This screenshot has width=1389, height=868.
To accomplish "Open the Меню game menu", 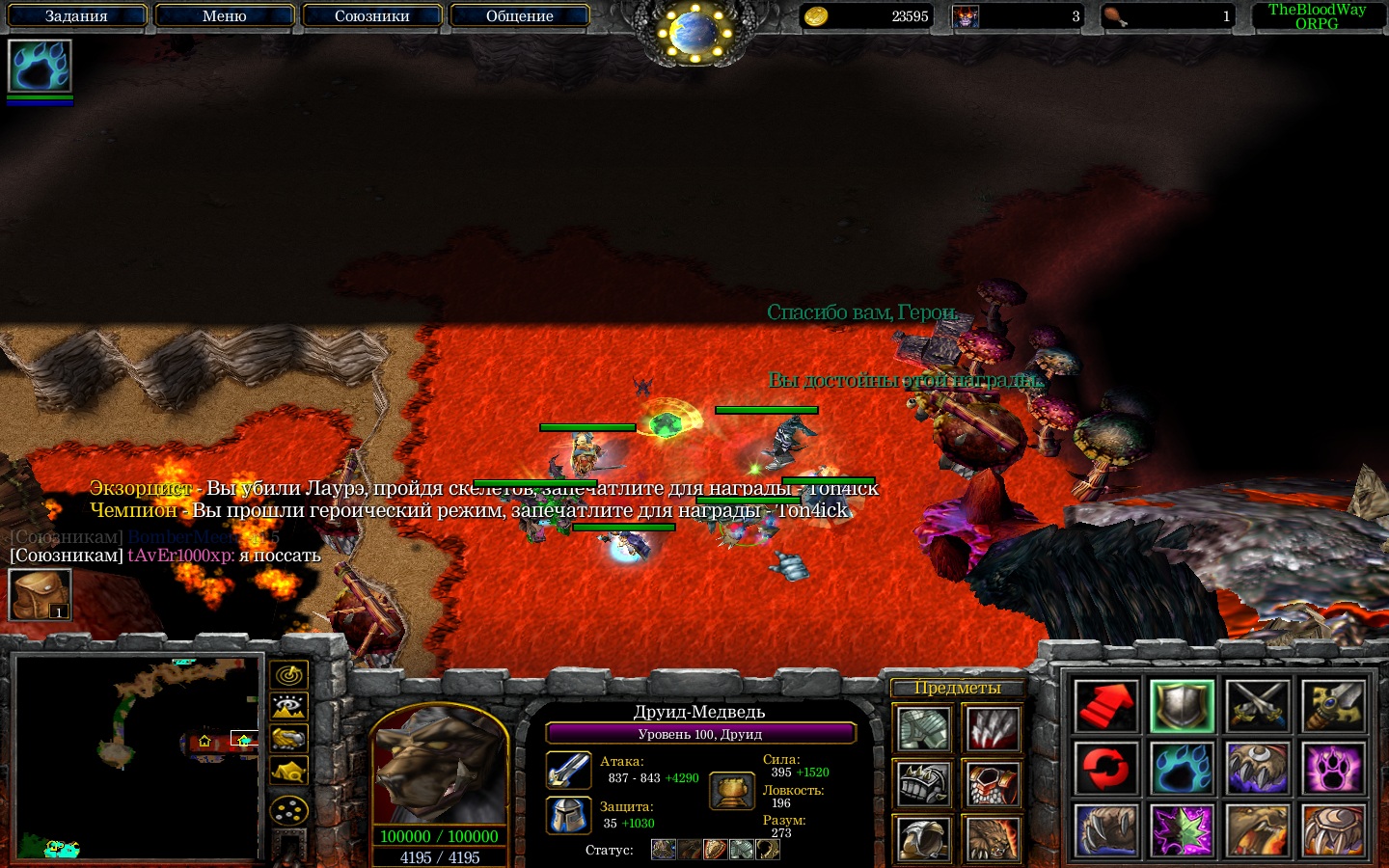I will [x=224, y=15].
